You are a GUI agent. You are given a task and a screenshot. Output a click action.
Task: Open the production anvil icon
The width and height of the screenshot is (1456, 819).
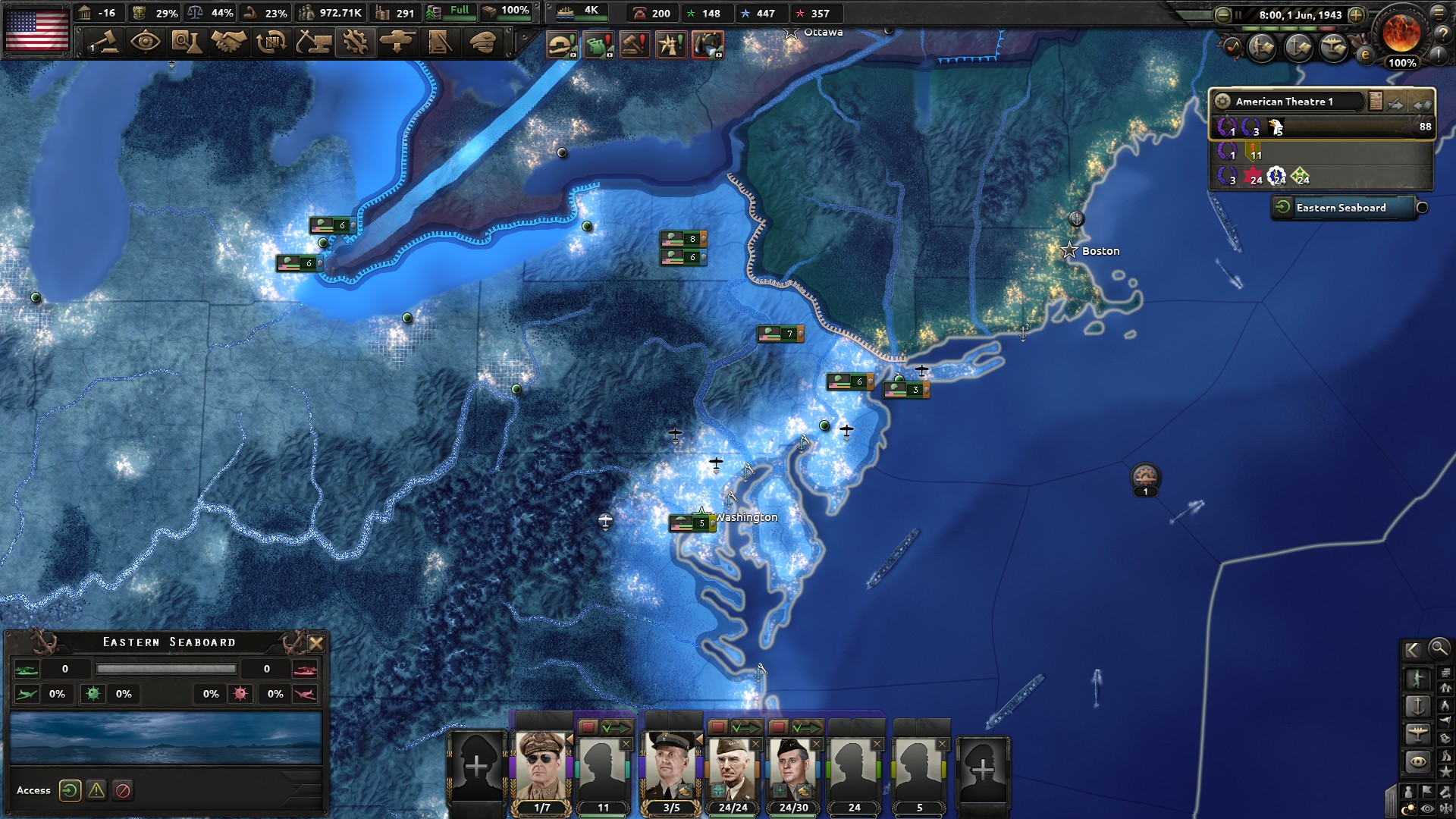tap(312, 43)
